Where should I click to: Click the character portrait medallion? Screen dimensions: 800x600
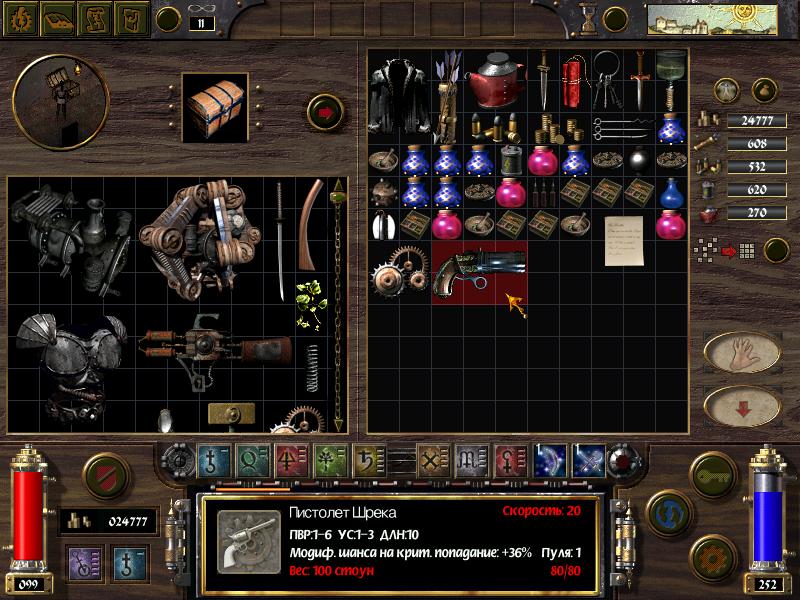[46, 101]
